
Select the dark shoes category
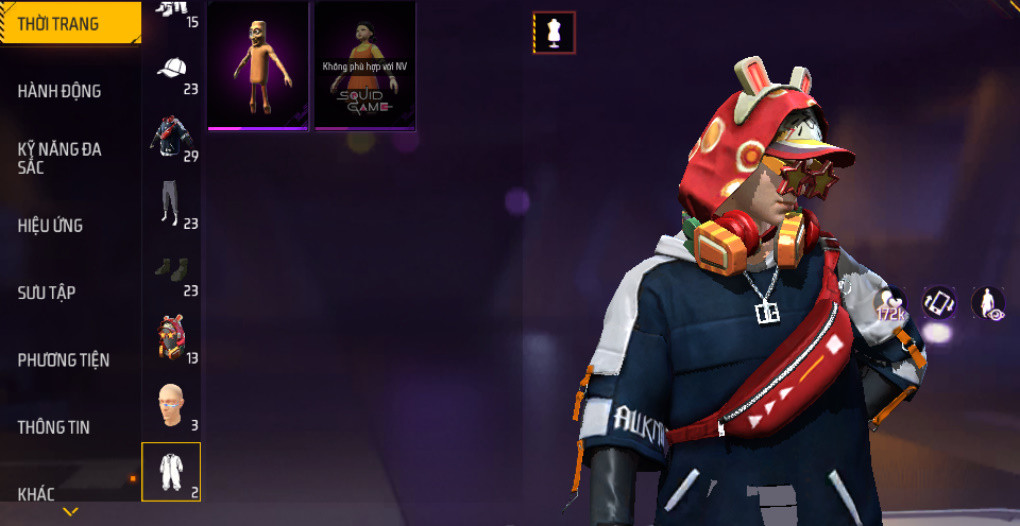pyautogui.click(x=172, y=270)
